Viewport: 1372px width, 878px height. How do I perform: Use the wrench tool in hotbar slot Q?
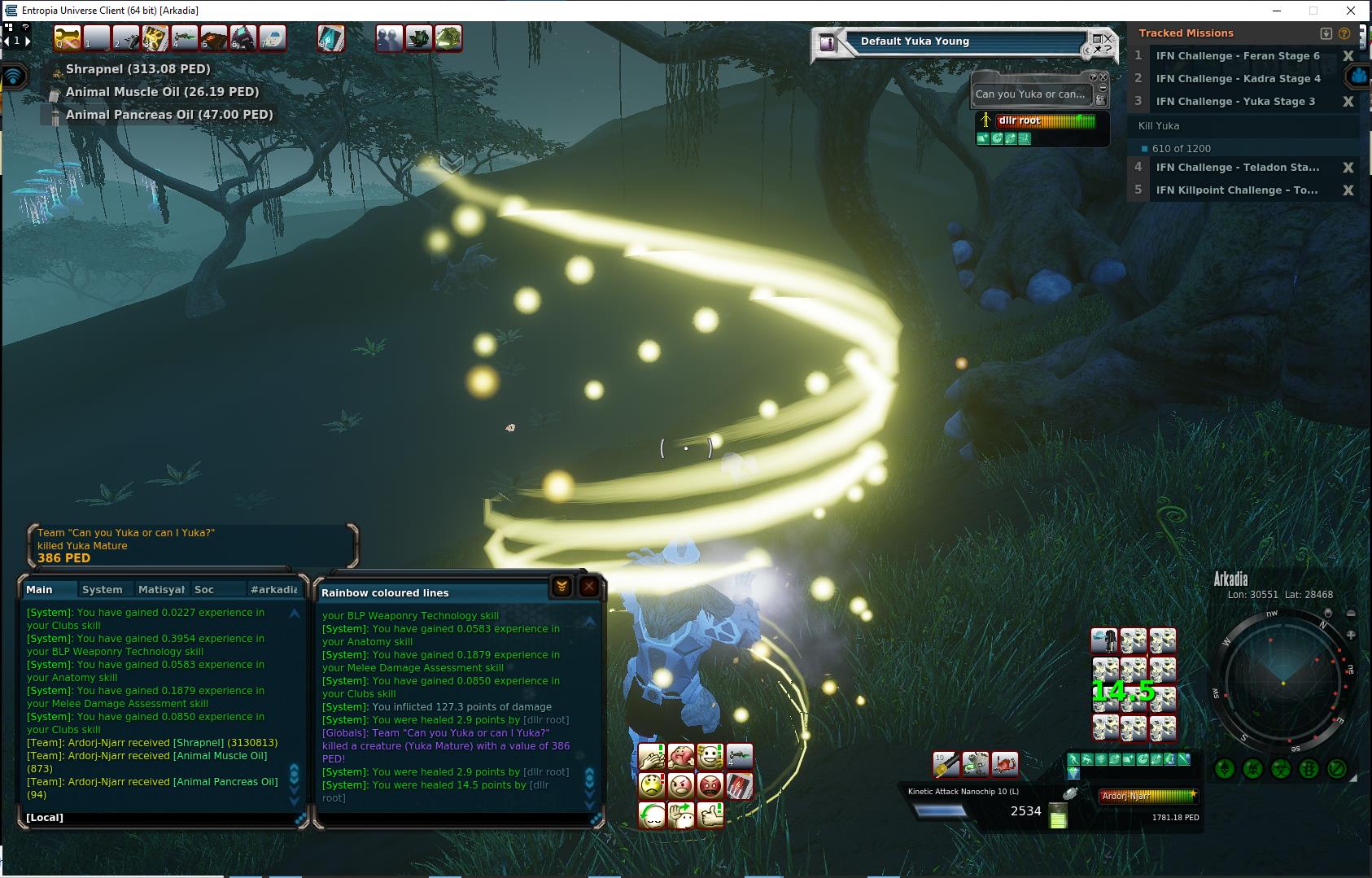point(70,38)
